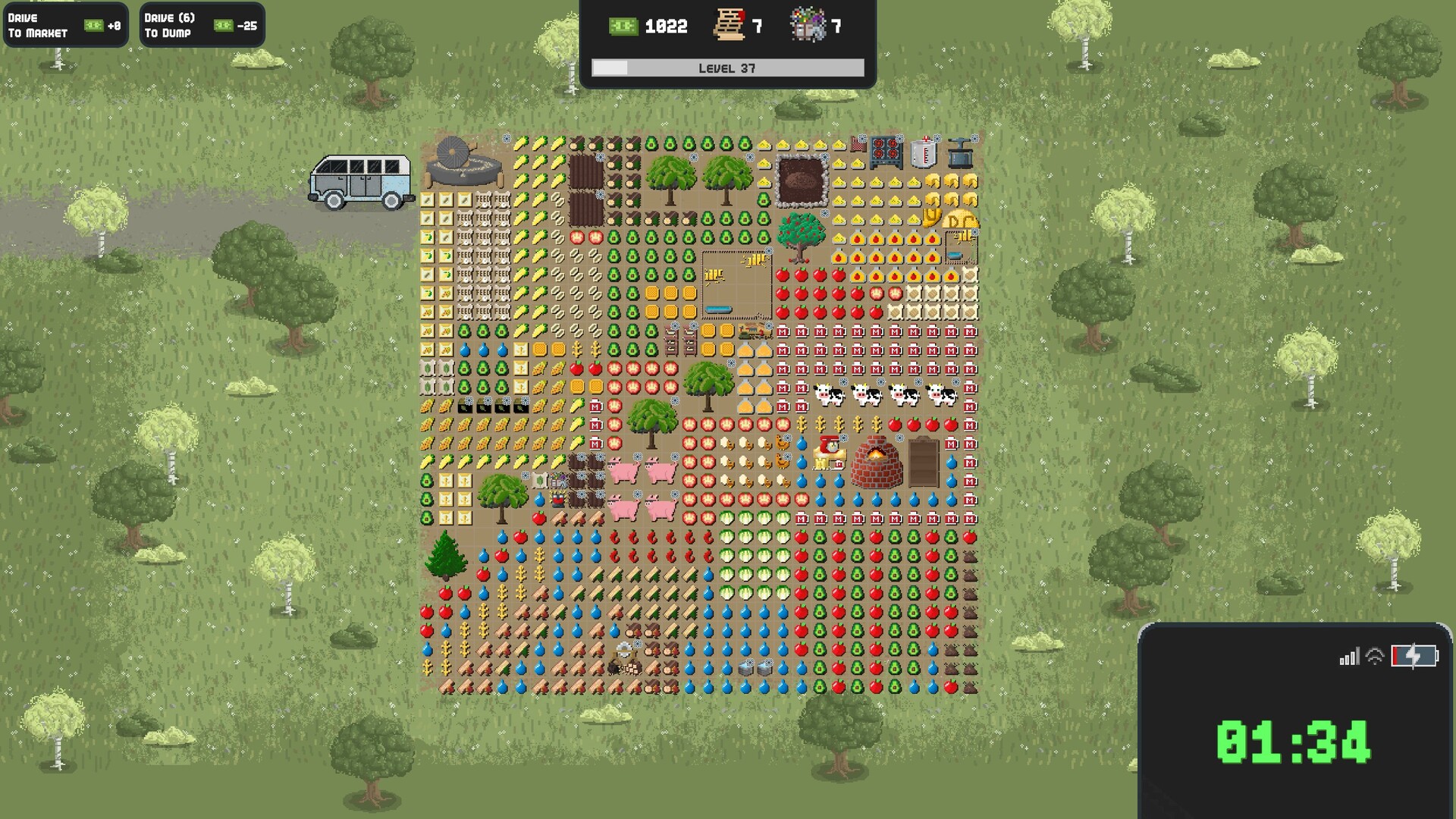The width and height of the screenshot is (1456, 819).
Task: Choose the compost heap tile
Action: 801,180
